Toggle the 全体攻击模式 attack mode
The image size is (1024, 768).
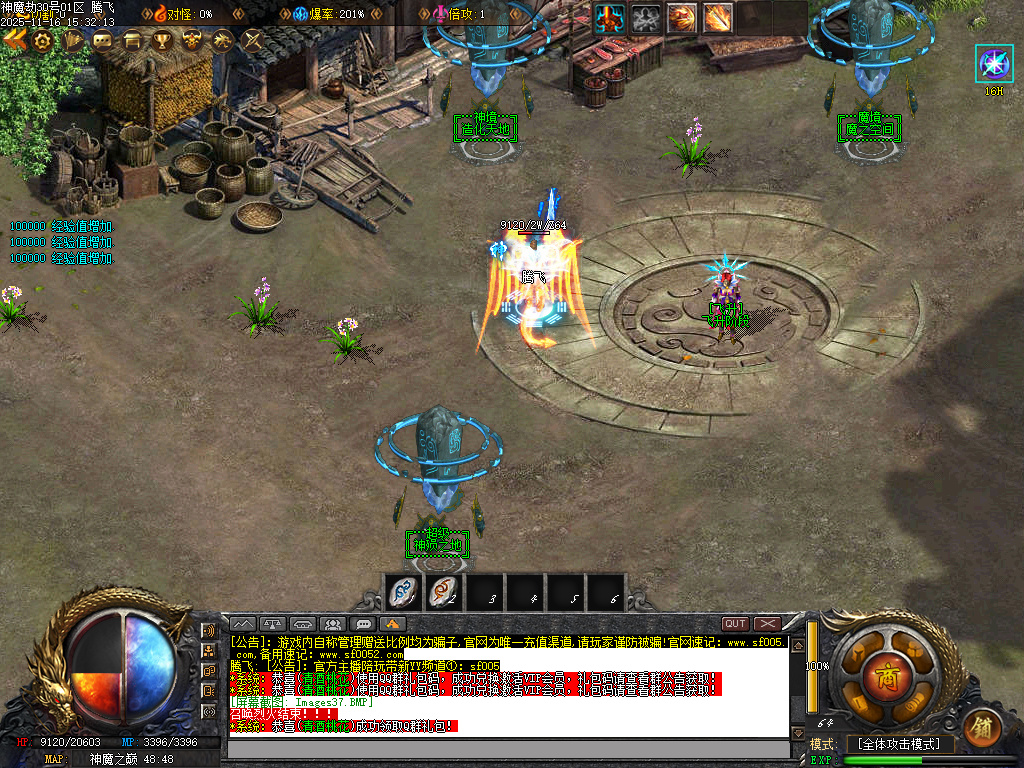click(900, 744)
